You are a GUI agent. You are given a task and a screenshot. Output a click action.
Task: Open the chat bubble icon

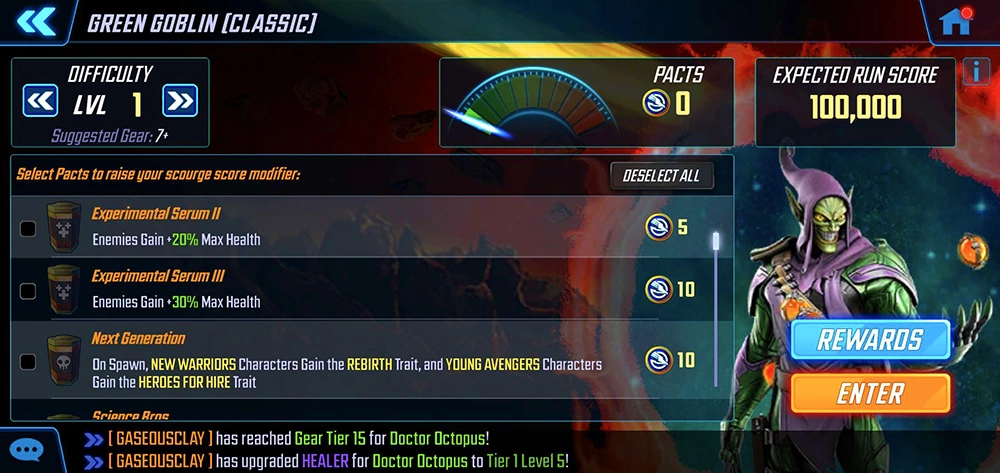[x=28, y=449]
